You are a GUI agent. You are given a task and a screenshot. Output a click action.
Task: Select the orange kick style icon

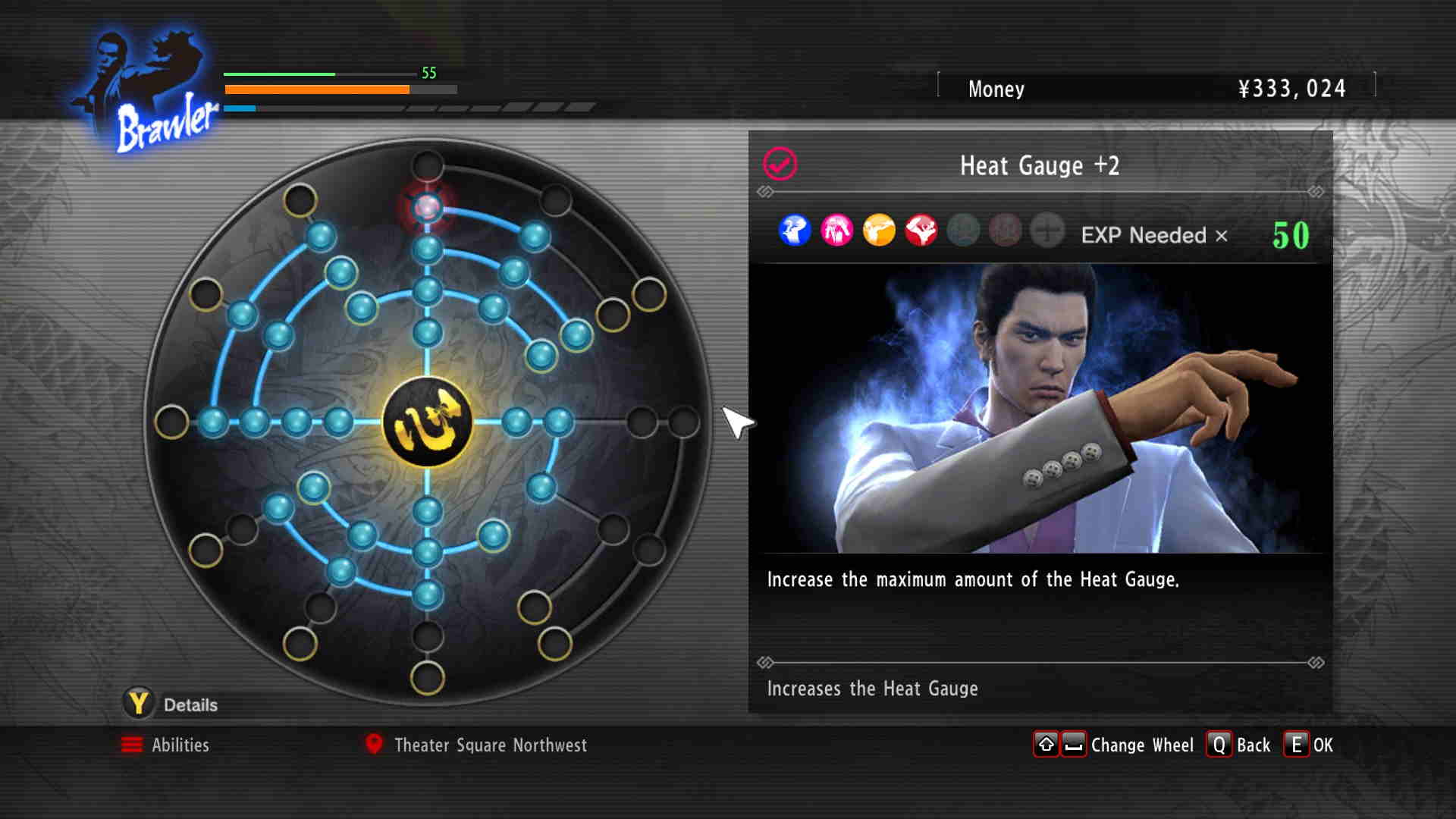coord(879,231)
